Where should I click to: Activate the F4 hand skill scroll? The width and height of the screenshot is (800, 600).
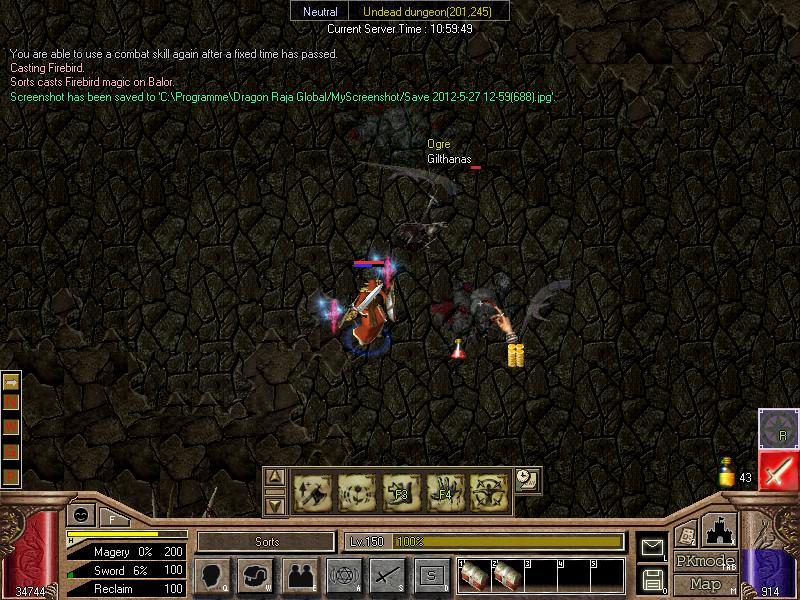[445, 491]
